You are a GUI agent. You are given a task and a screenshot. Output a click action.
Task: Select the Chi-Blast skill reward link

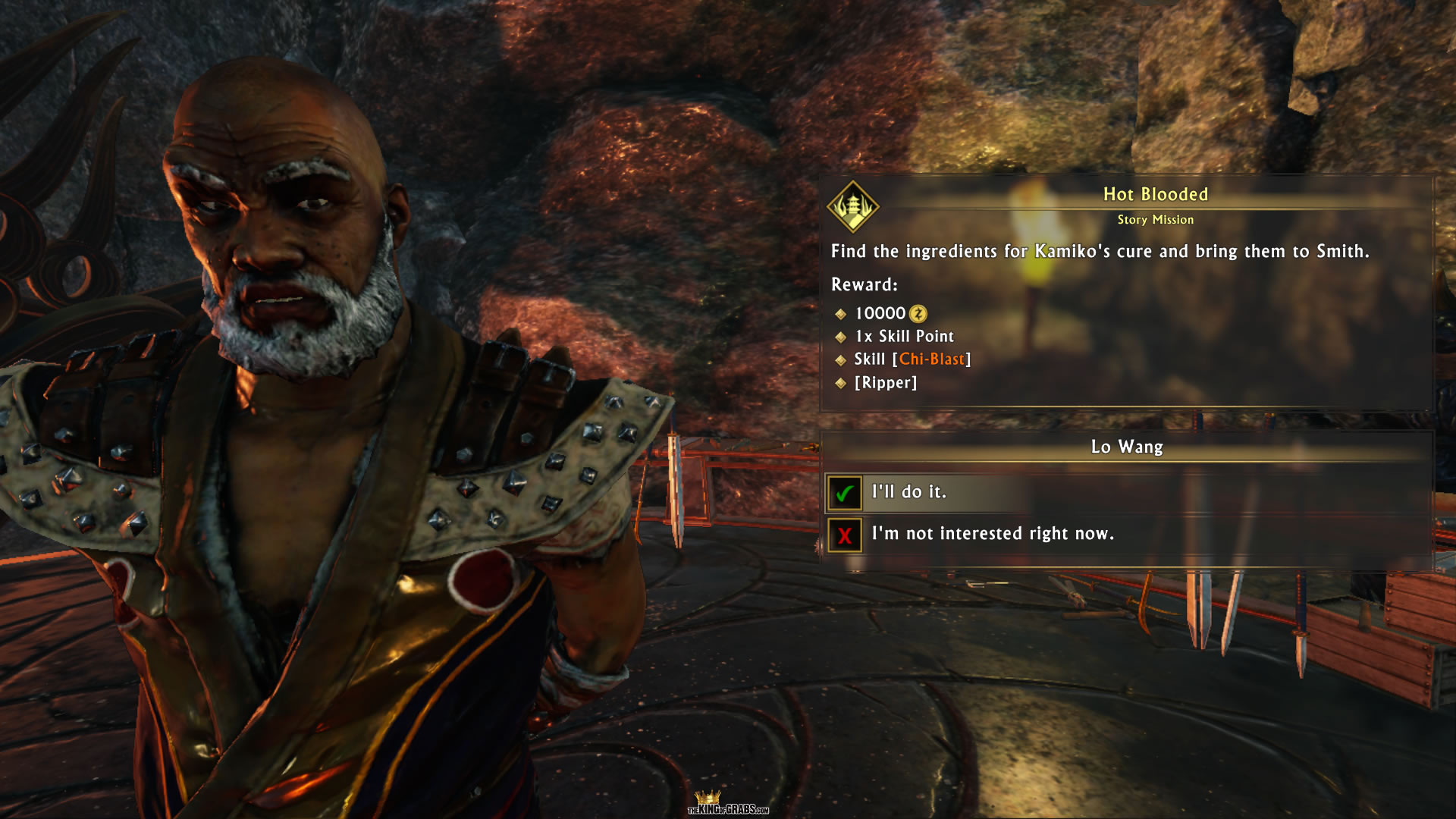932,359
